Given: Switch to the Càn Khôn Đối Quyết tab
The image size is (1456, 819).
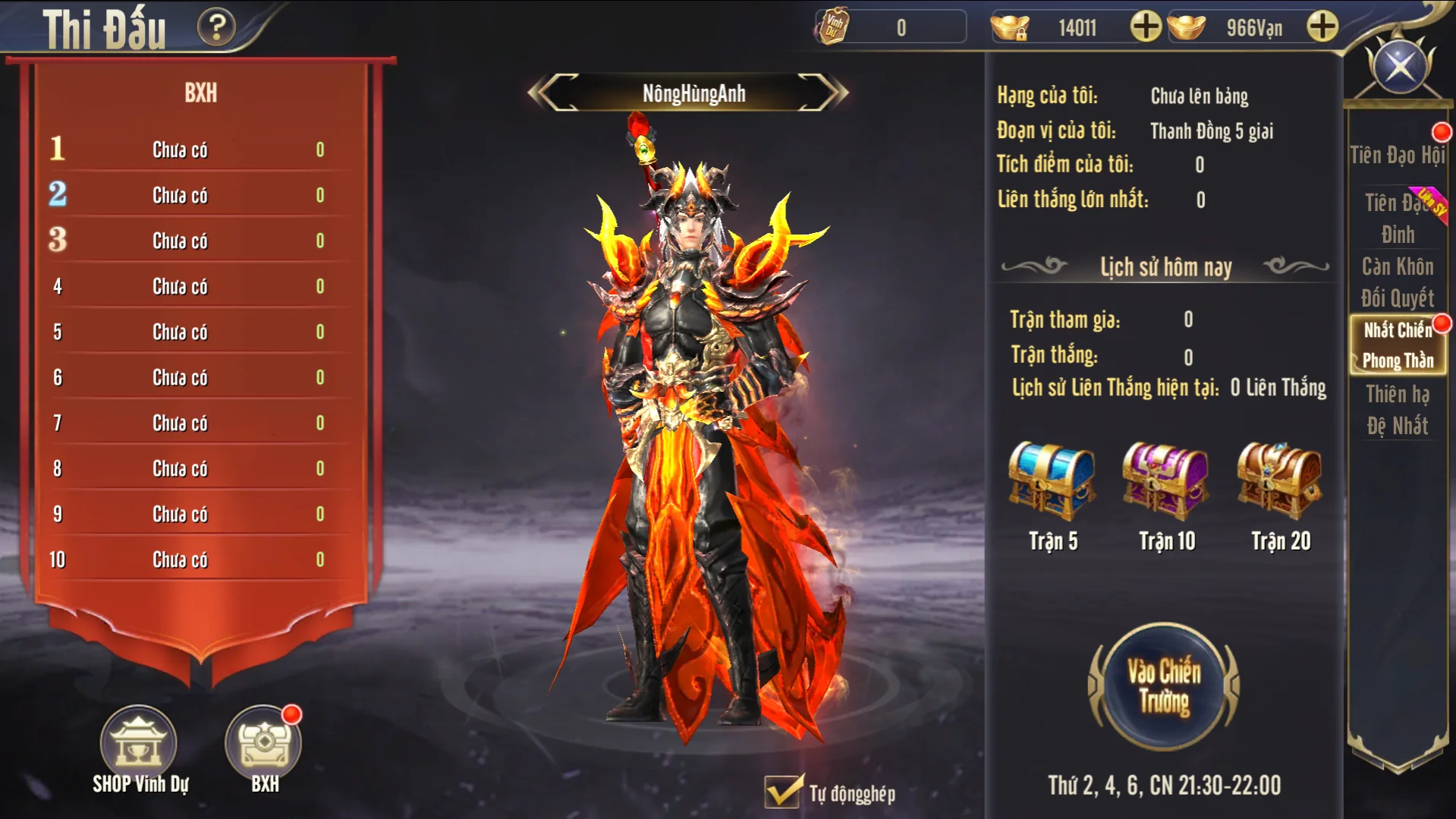Looking at the screenshot, I should click(1397, 282).
